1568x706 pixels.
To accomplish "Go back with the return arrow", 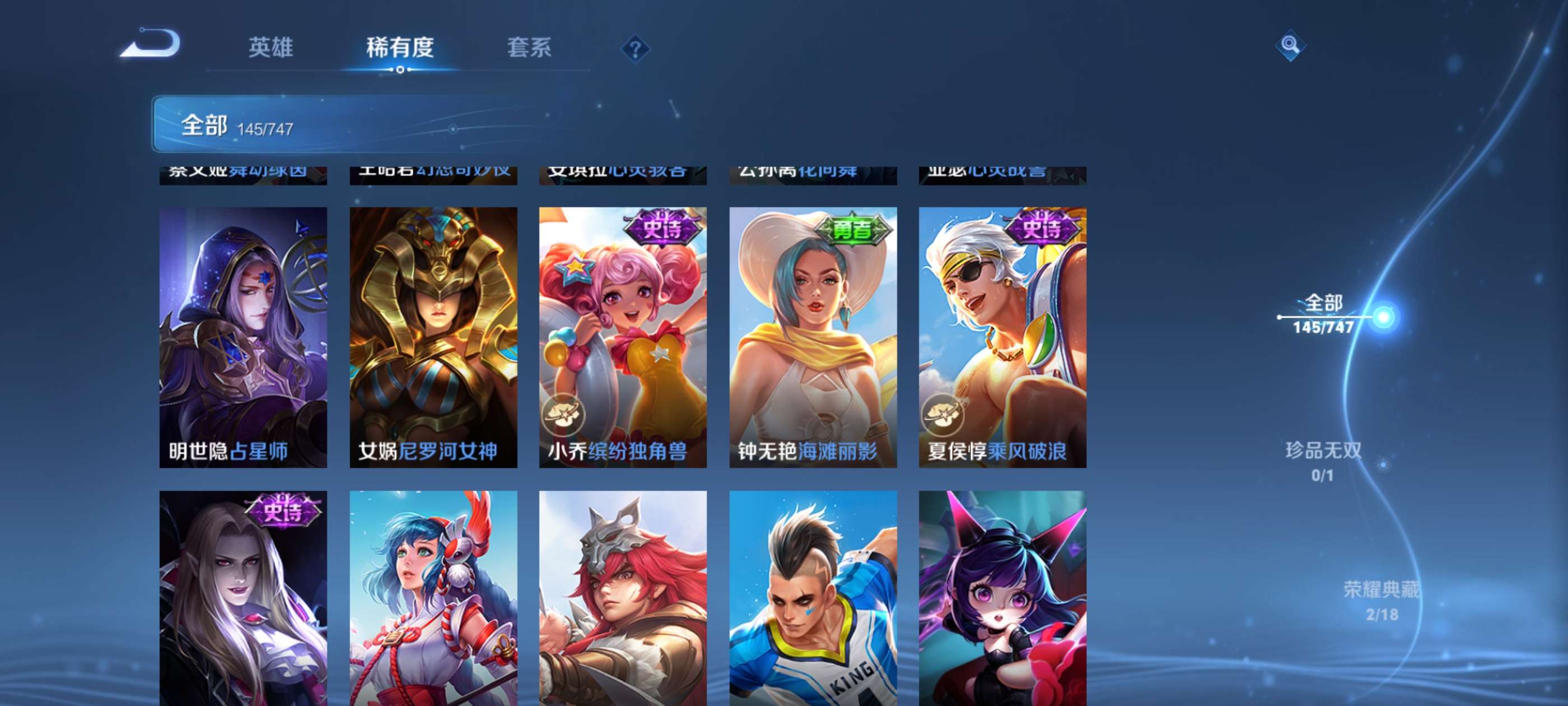I will click(150, 44).
